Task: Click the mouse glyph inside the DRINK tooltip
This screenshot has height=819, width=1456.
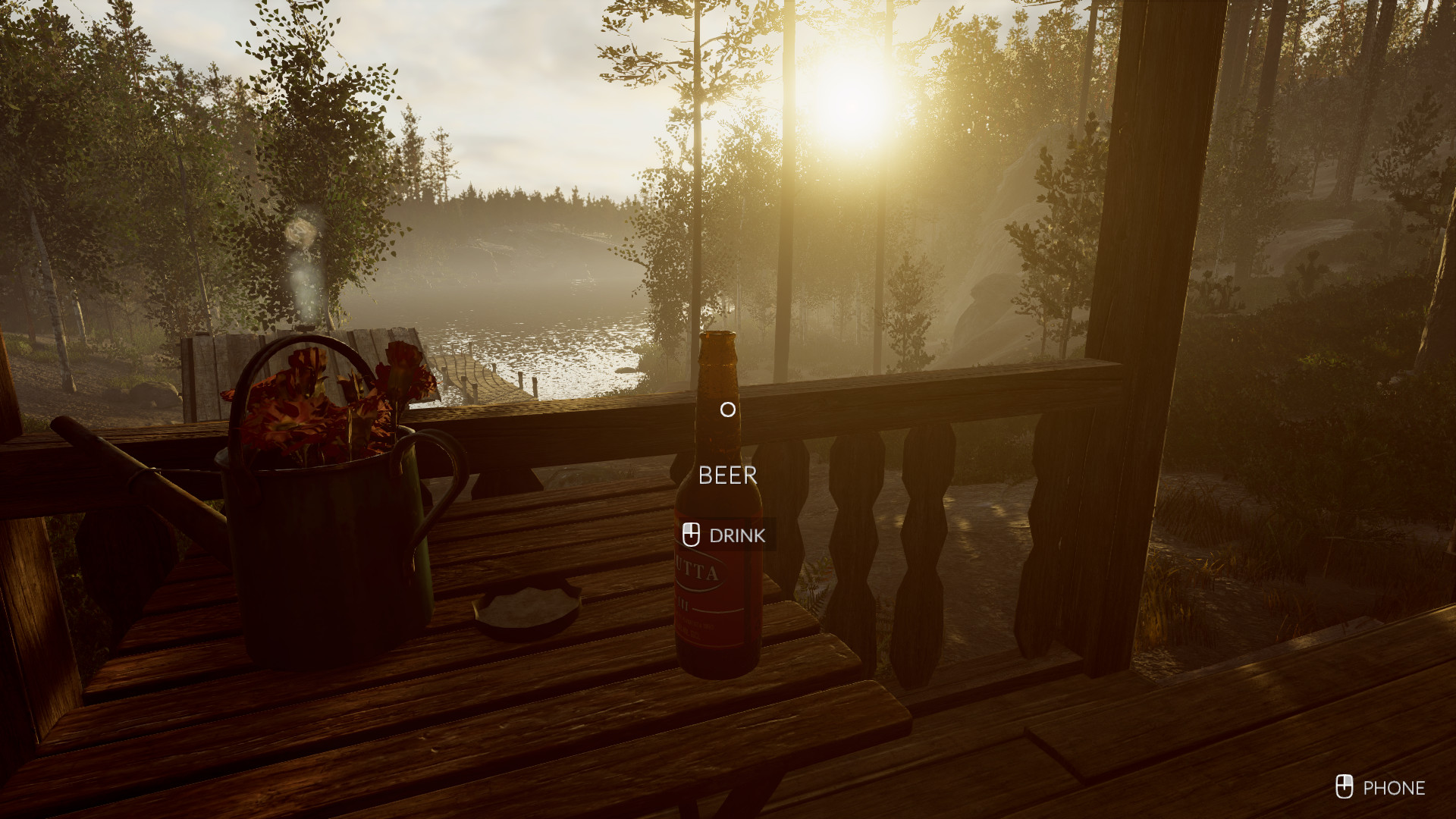Action: (x=692, y=535)
